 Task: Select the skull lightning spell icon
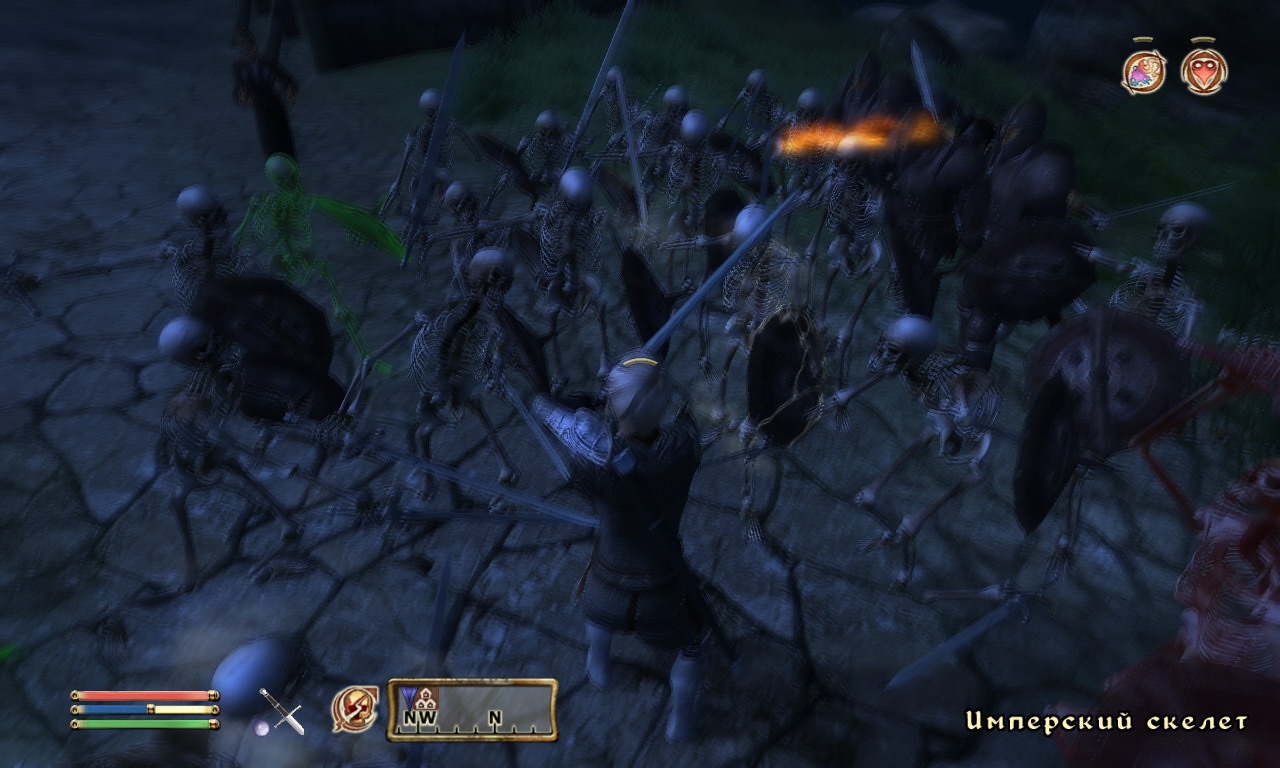tap(355, 709)
